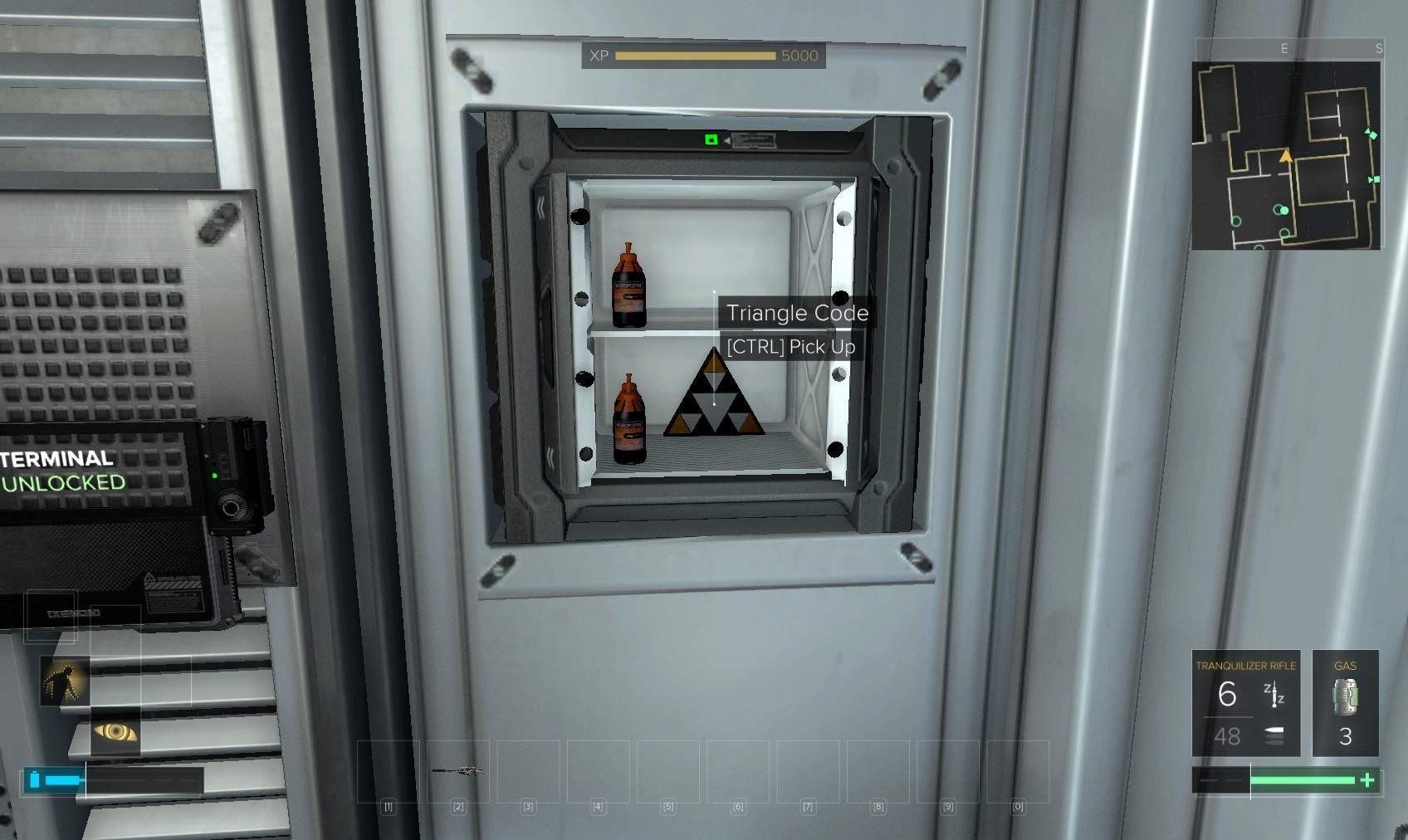Select the Tranquilizer Rifle weapon panel
Viewport: 1408px width, 840px height.
[1245, 703]
